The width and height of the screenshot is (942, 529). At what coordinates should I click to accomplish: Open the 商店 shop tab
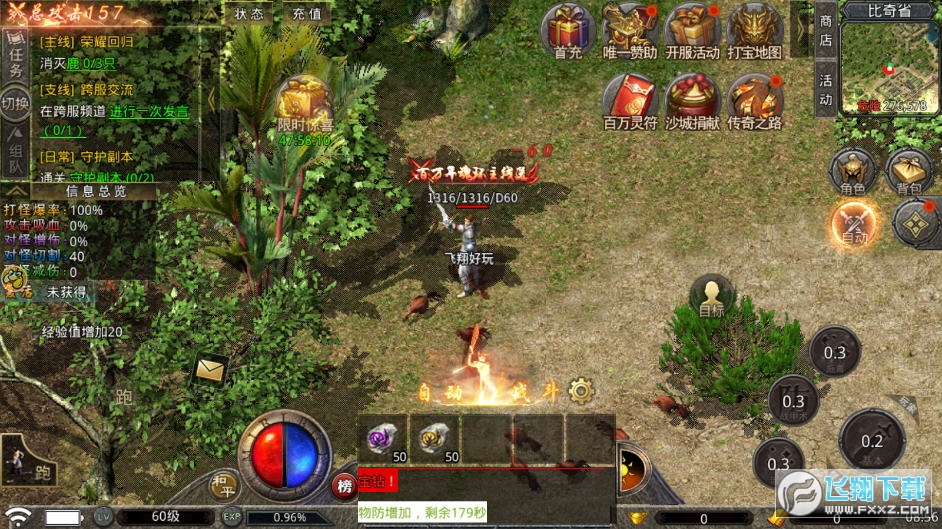[826, 30]
